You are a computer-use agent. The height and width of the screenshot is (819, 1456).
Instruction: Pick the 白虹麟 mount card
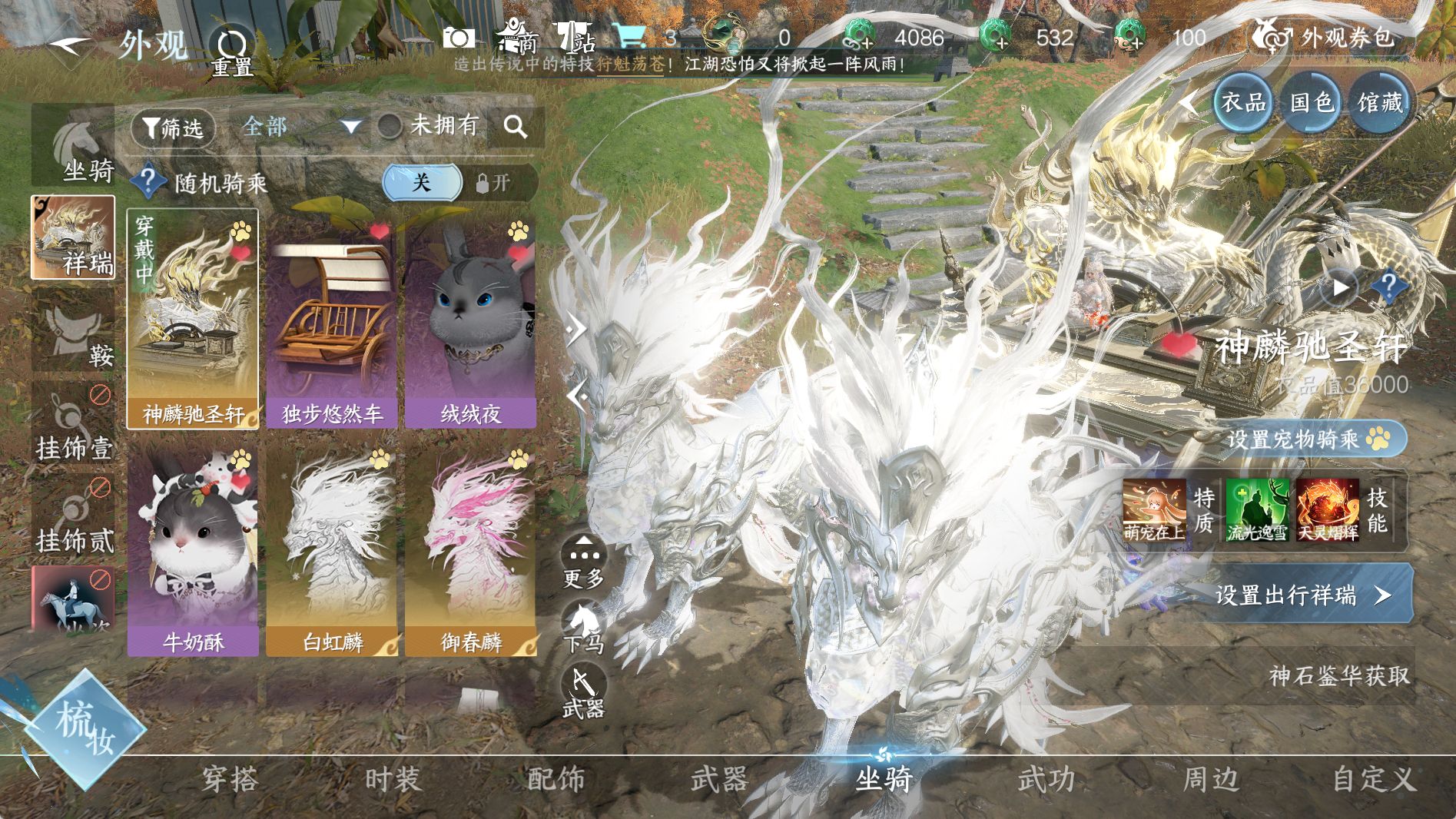pos(331,550)
